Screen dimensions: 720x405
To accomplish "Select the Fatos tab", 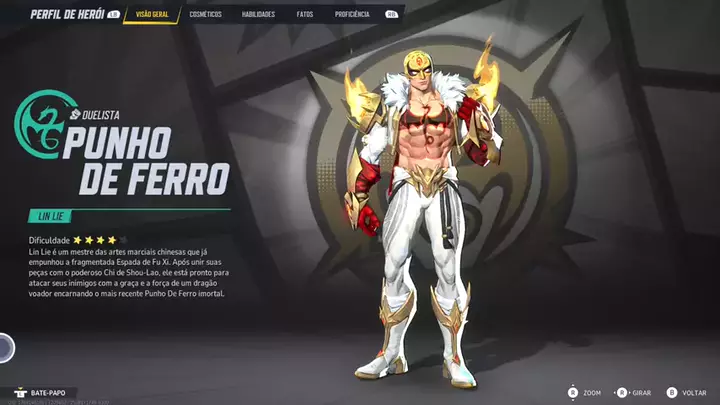I will pyautogui.click(x=304, y=15).
